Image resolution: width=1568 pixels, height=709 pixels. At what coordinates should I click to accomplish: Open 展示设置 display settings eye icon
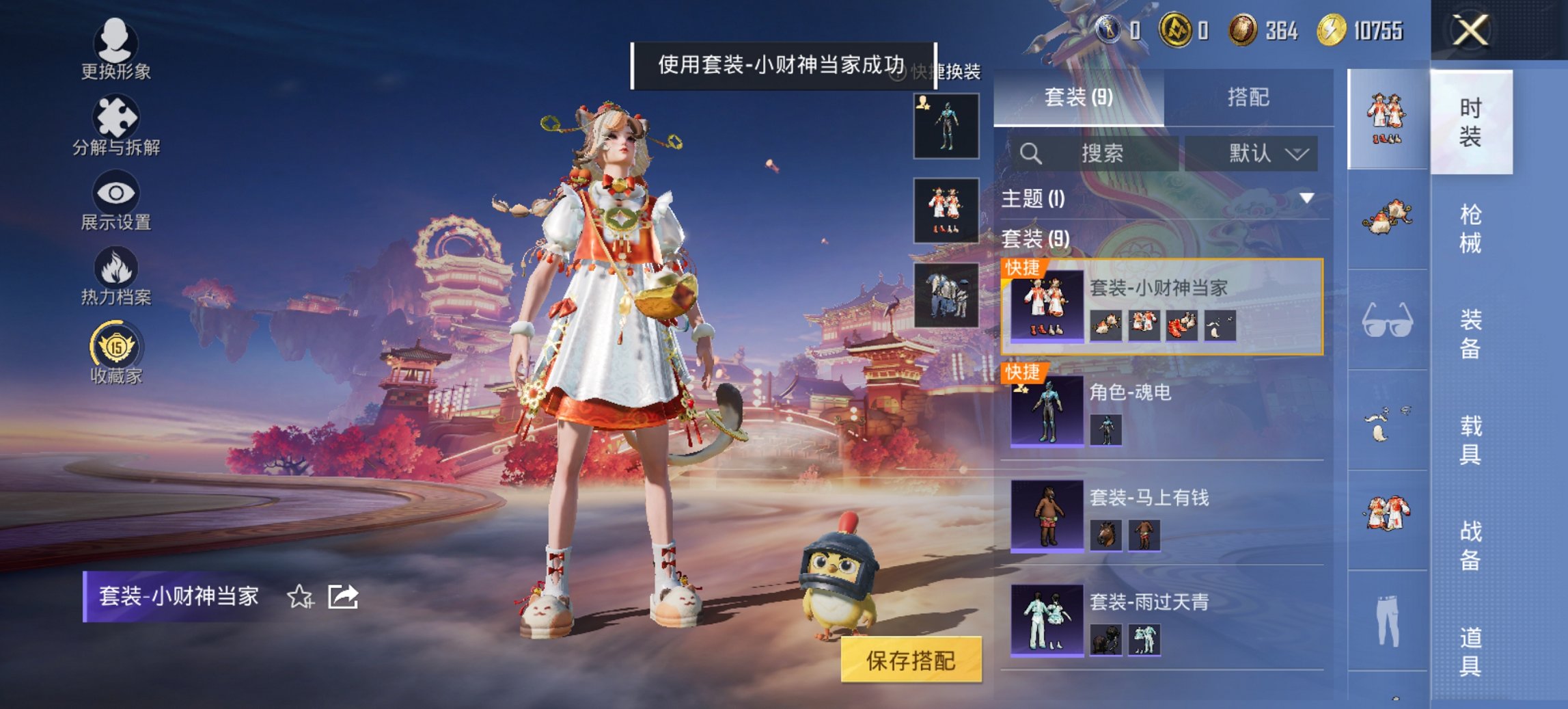click(x=116, y=197)
